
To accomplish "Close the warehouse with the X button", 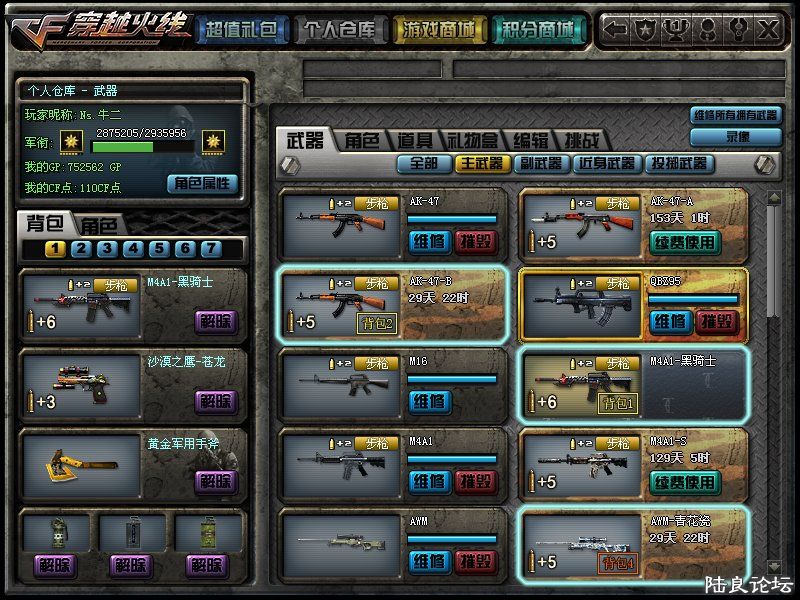I will (x=768, y=29).
